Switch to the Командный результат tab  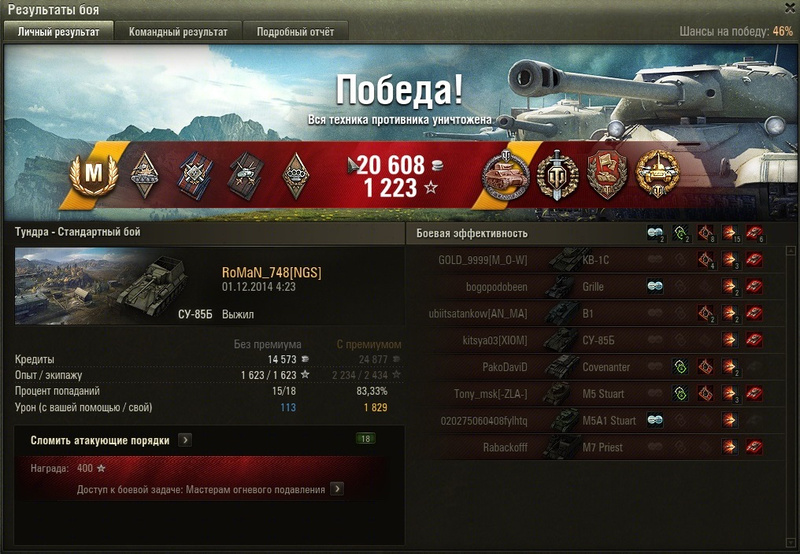(x=178, y=32)
